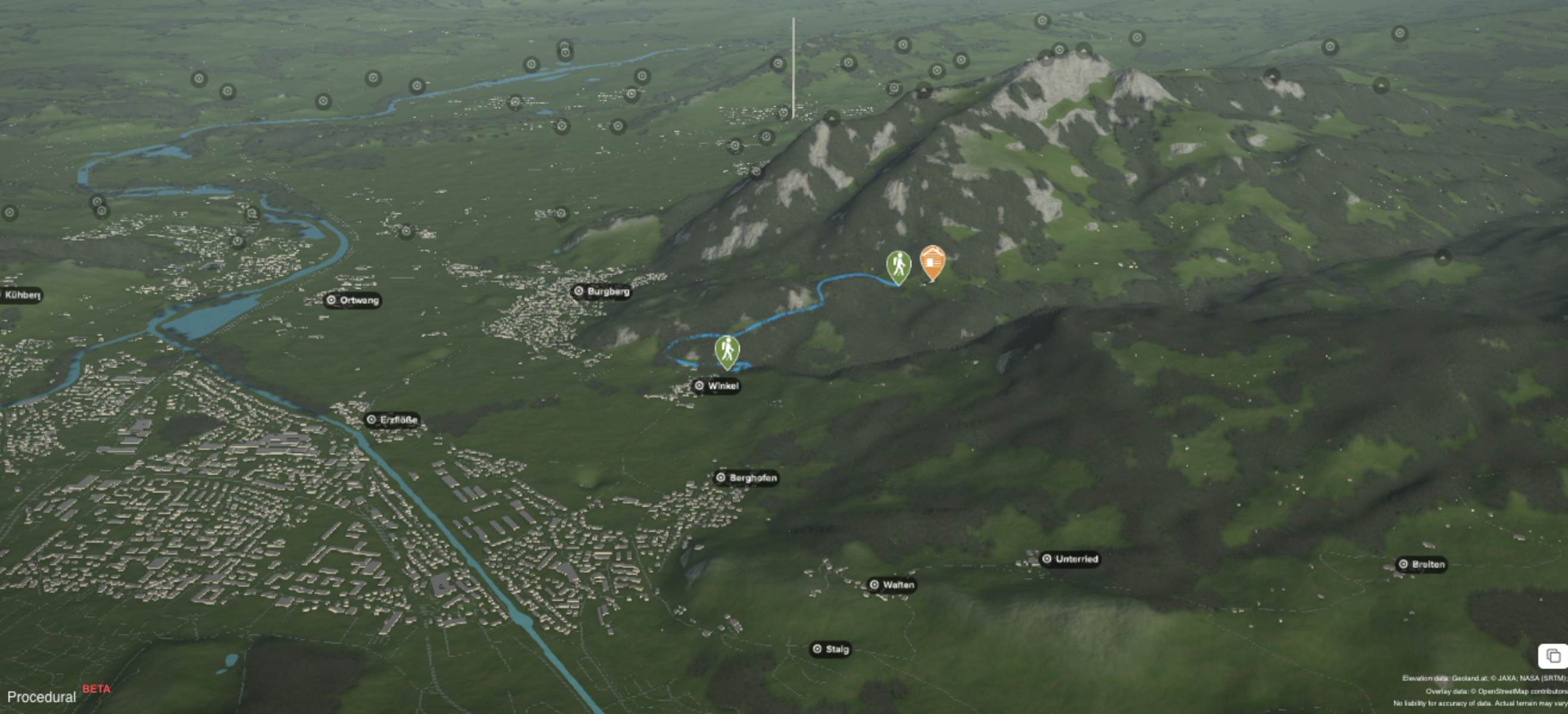Choose the Erzflöße place label
The height and width of the screenshot is (714, 1568).
point(393,420)
